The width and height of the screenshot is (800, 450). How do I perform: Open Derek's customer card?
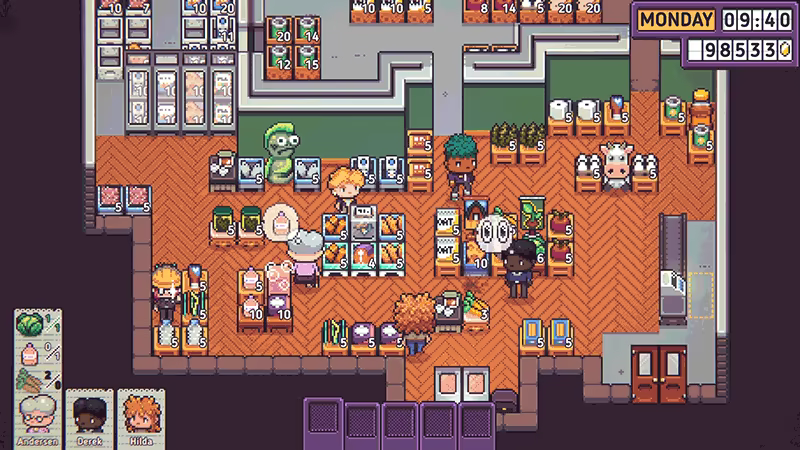(x=90, y=418)
